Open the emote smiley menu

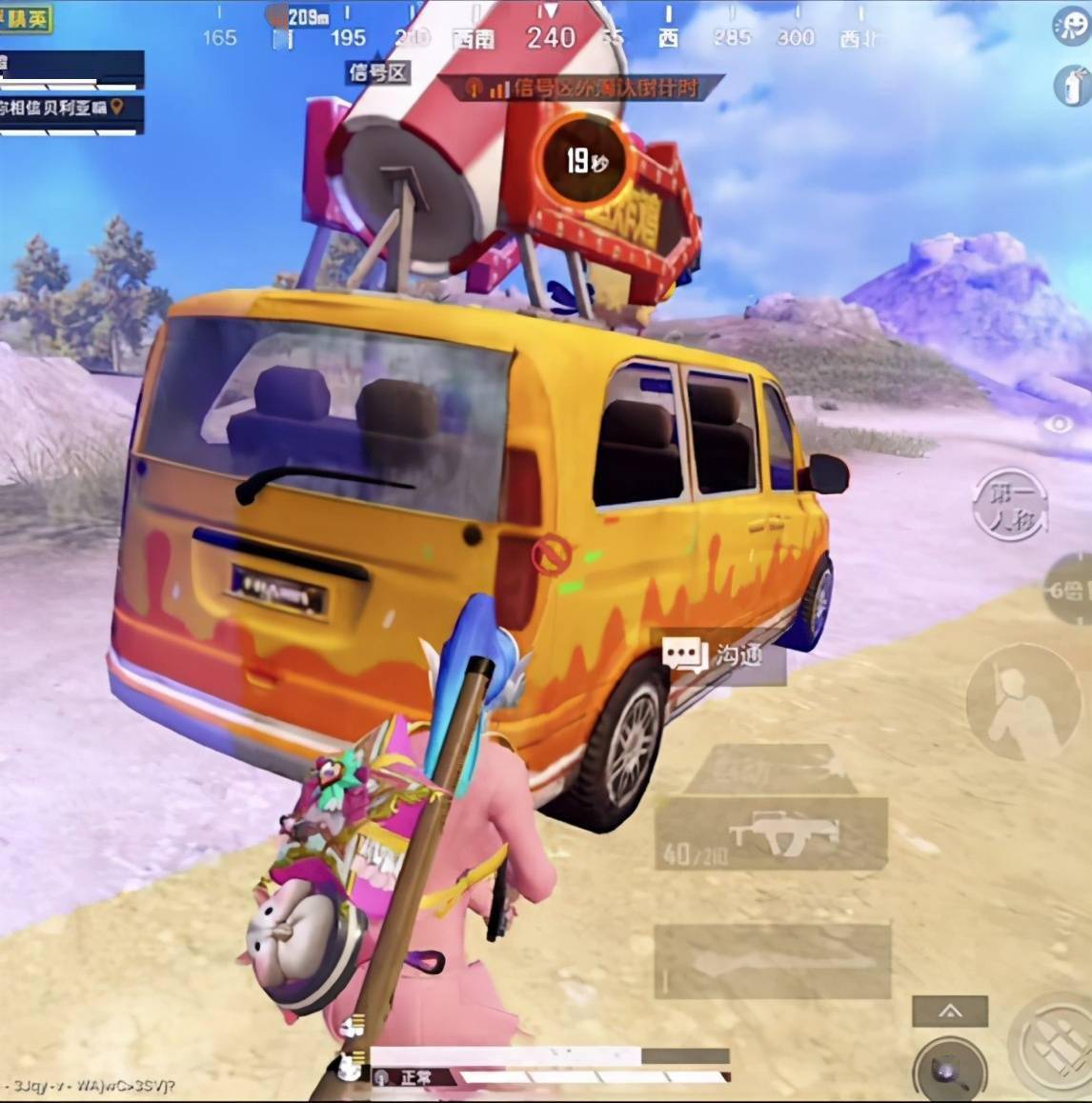click(1071, 27)
